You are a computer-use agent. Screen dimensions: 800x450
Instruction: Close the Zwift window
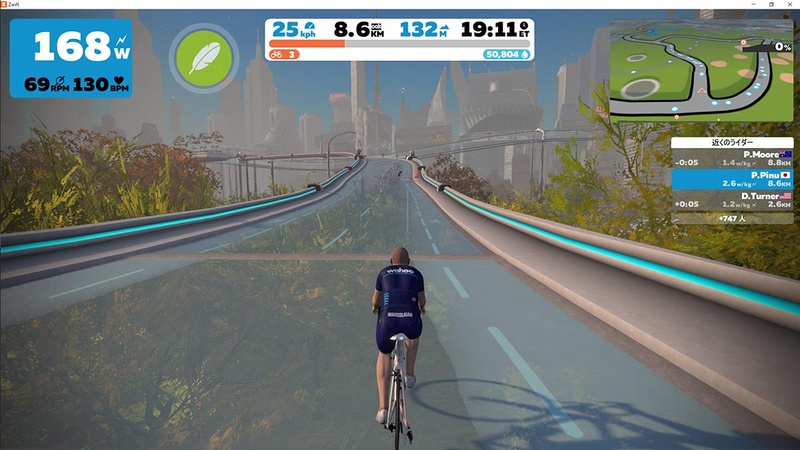(790, 5)
